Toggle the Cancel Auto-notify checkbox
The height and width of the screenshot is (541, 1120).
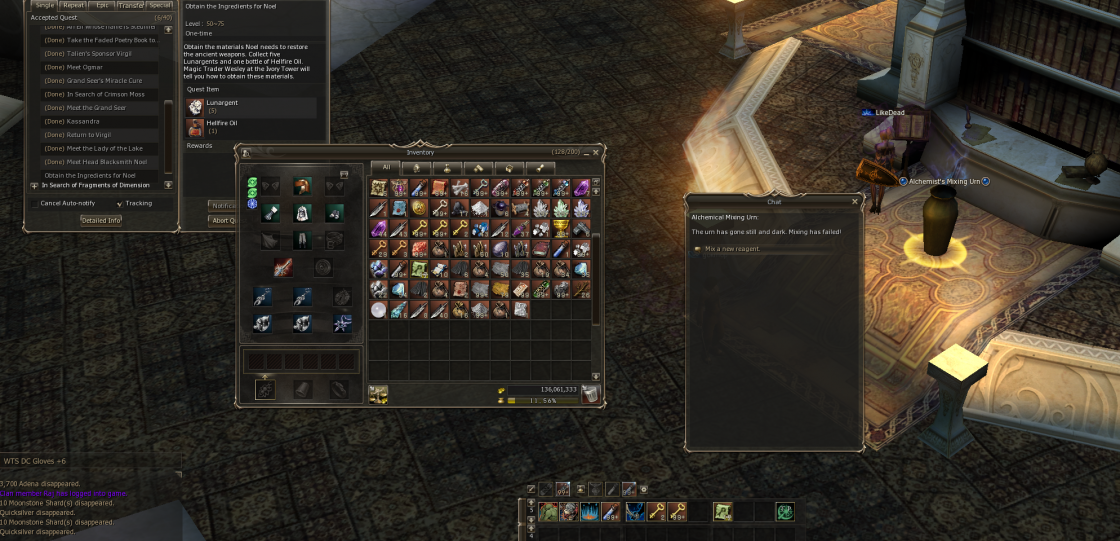34,203
